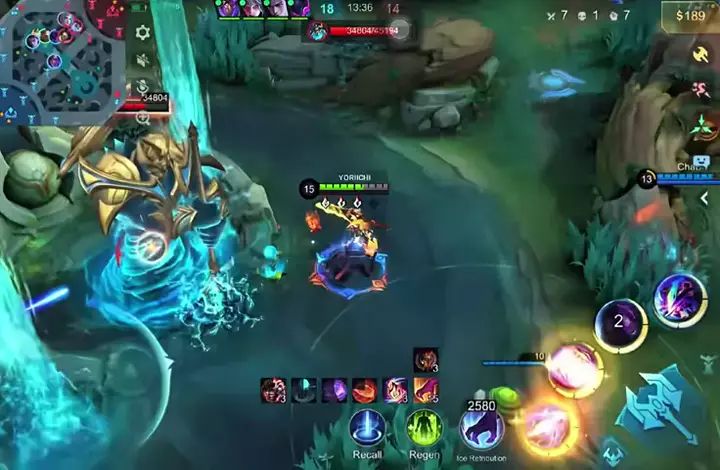Tap the magnifier zoom icon beside minimap
This screenshot has width=720, height=470.
click(142, 117)
